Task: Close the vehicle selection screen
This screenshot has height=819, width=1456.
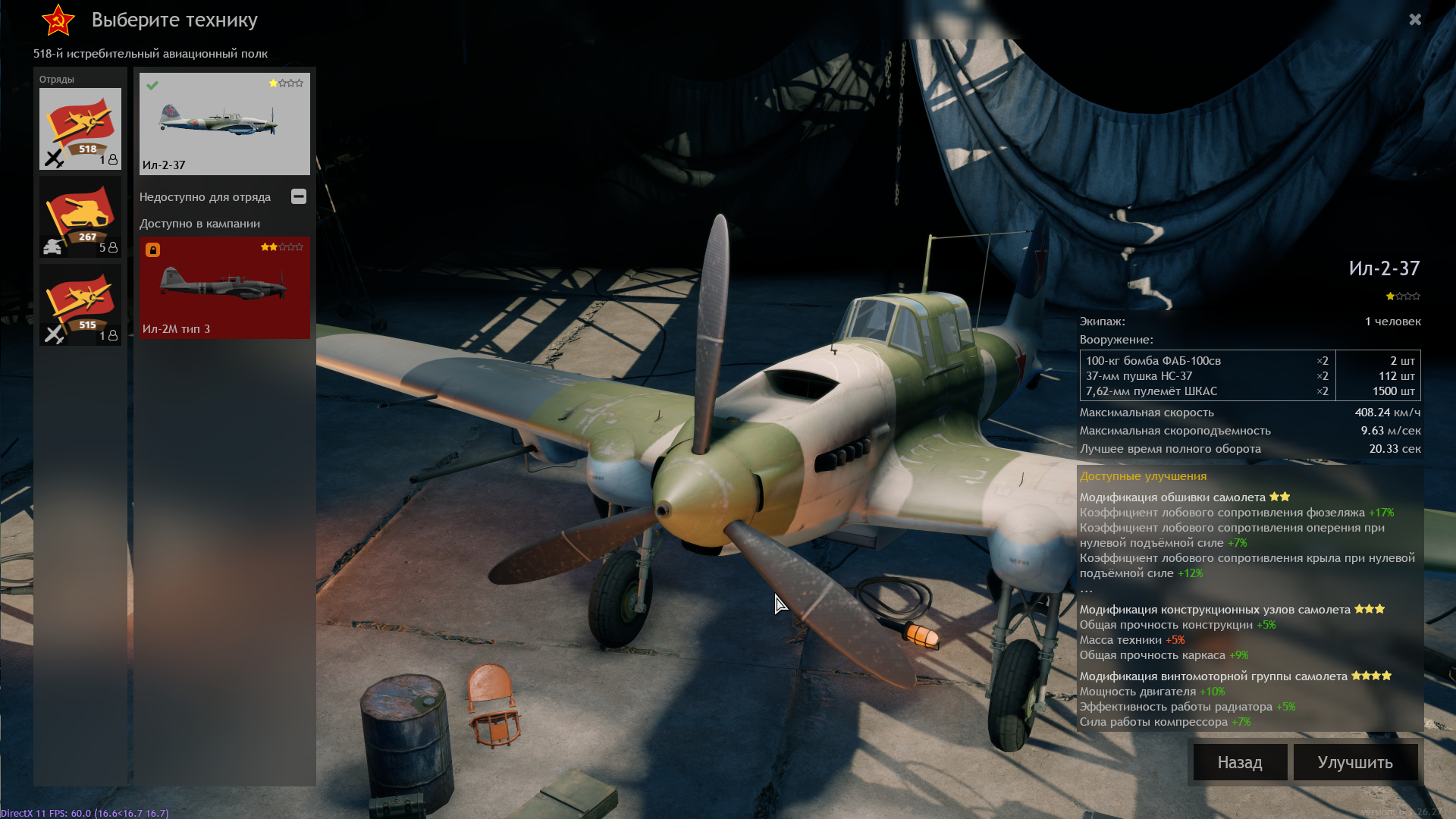Action: [1415, 20]
